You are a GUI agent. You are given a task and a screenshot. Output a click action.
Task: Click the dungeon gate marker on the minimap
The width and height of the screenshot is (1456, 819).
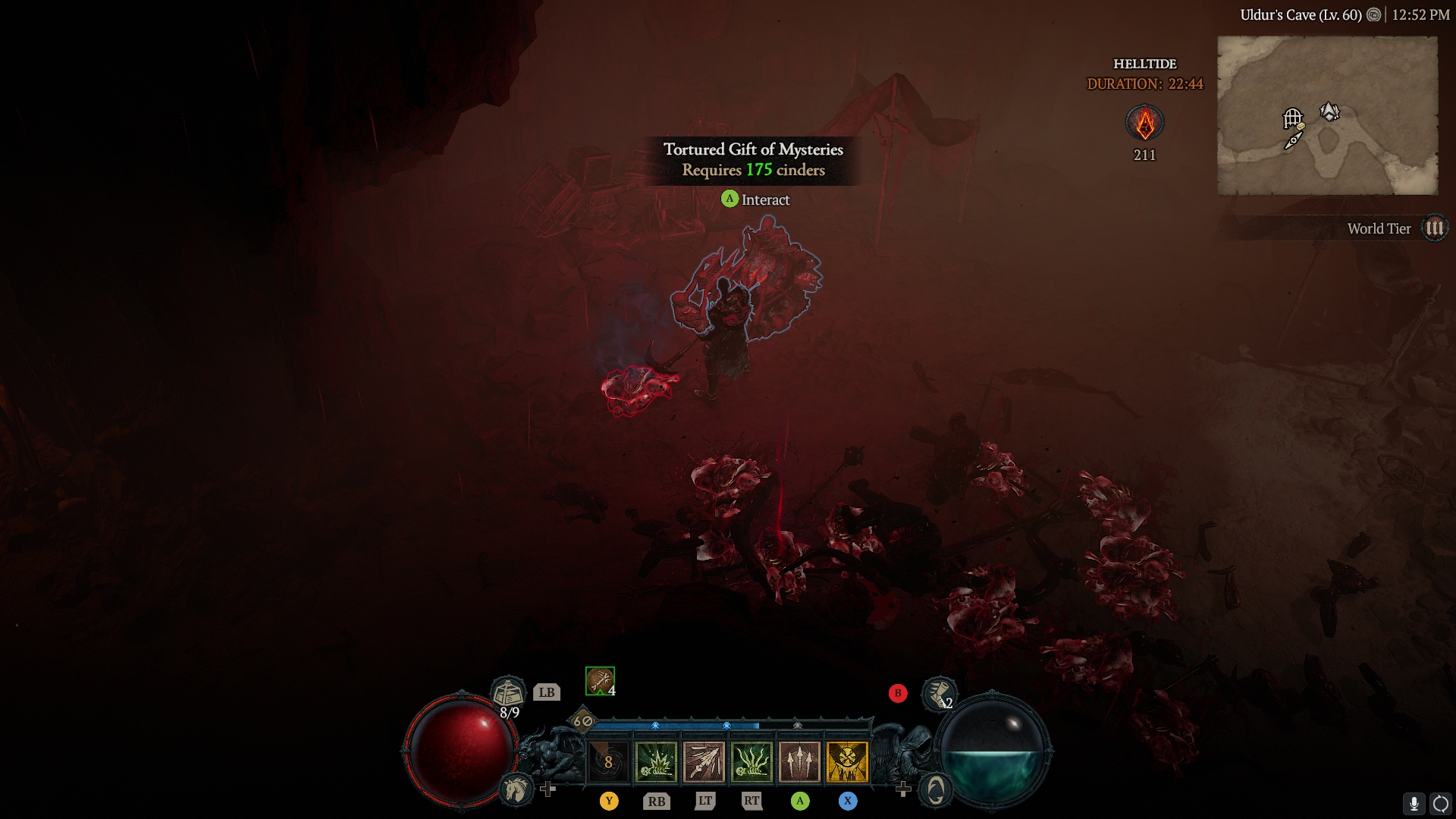(1292, 118)
